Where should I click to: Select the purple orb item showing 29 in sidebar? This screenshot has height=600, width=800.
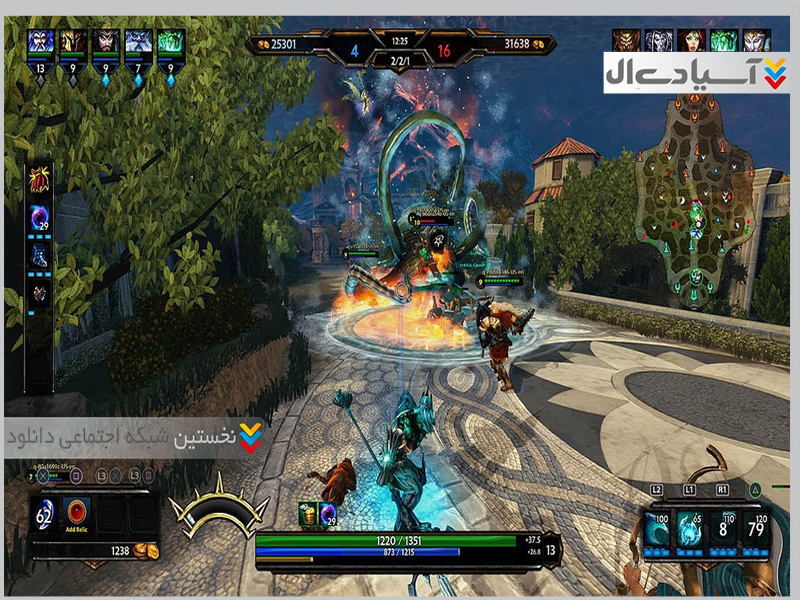pos(42,217)
